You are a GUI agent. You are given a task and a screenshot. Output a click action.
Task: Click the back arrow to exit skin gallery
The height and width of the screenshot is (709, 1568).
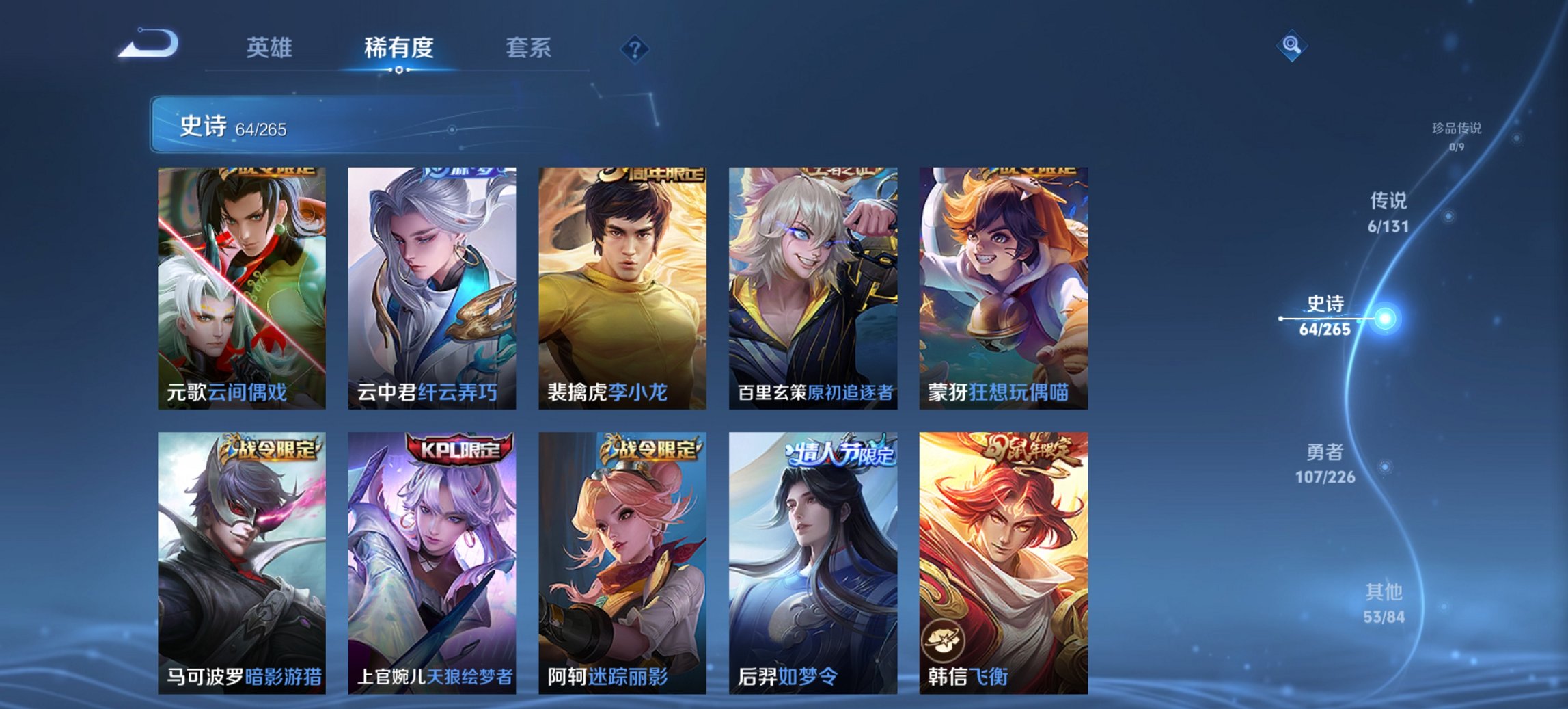pos(147,44)
